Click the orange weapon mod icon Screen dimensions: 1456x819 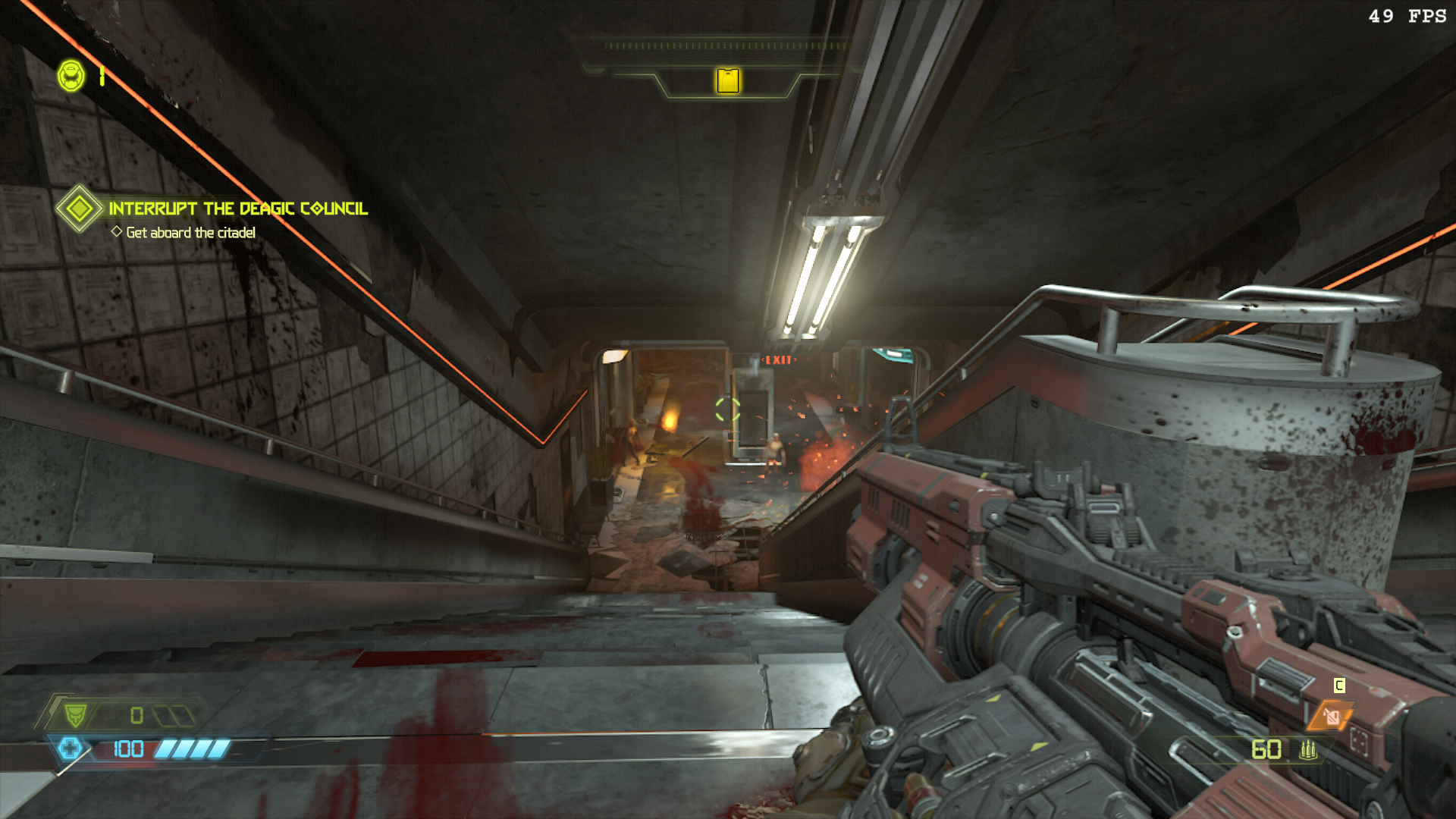tap(1332, 717)
